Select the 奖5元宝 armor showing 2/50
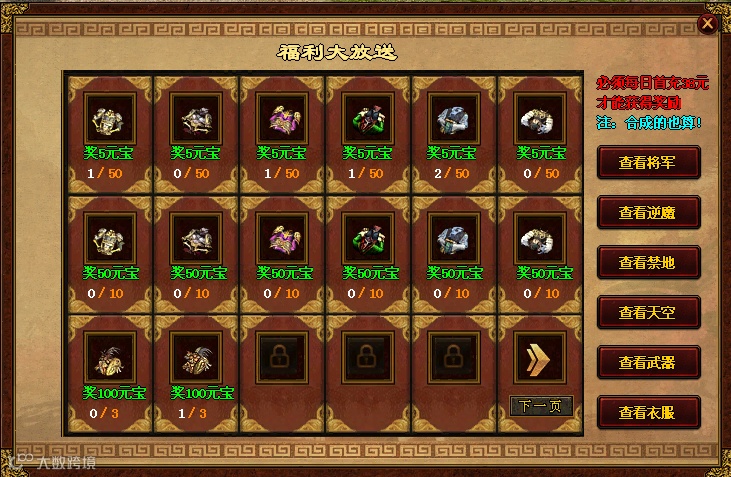Image resolution: width=731 pixels, height=477 pixels. click(x=454, y=118)
